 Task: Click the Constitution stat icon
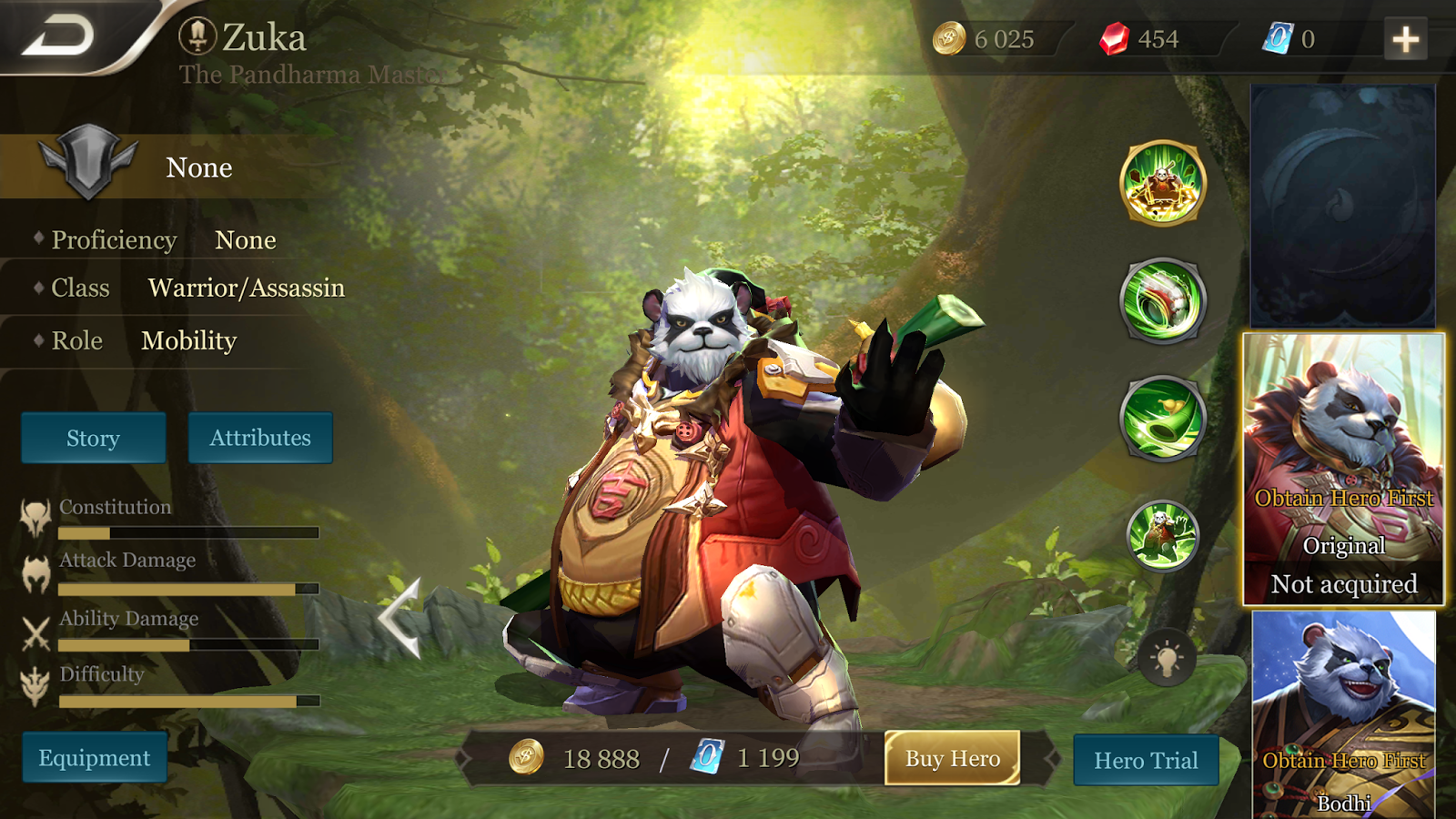tap(35, 517)
